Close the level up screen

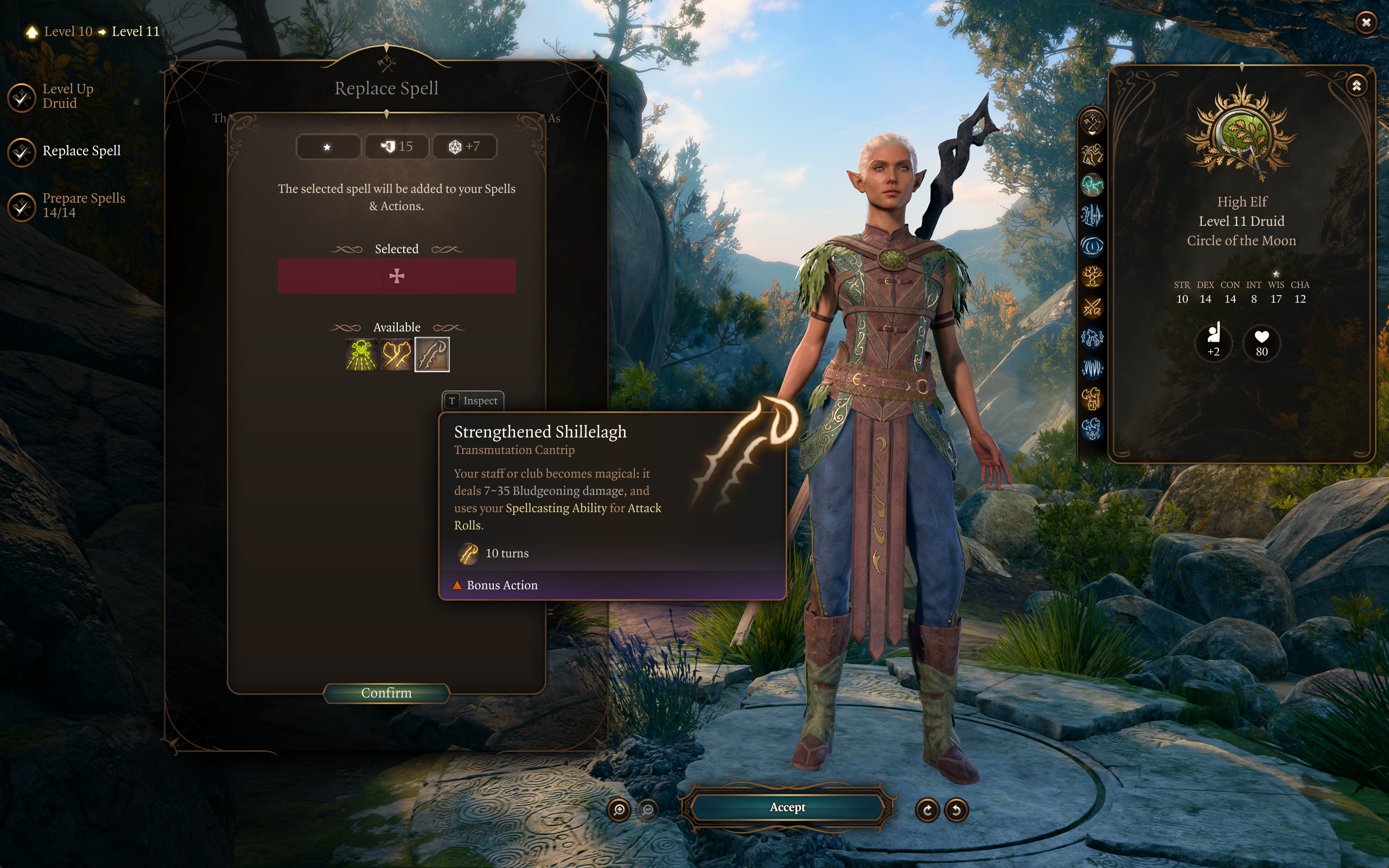point(1366,22)
